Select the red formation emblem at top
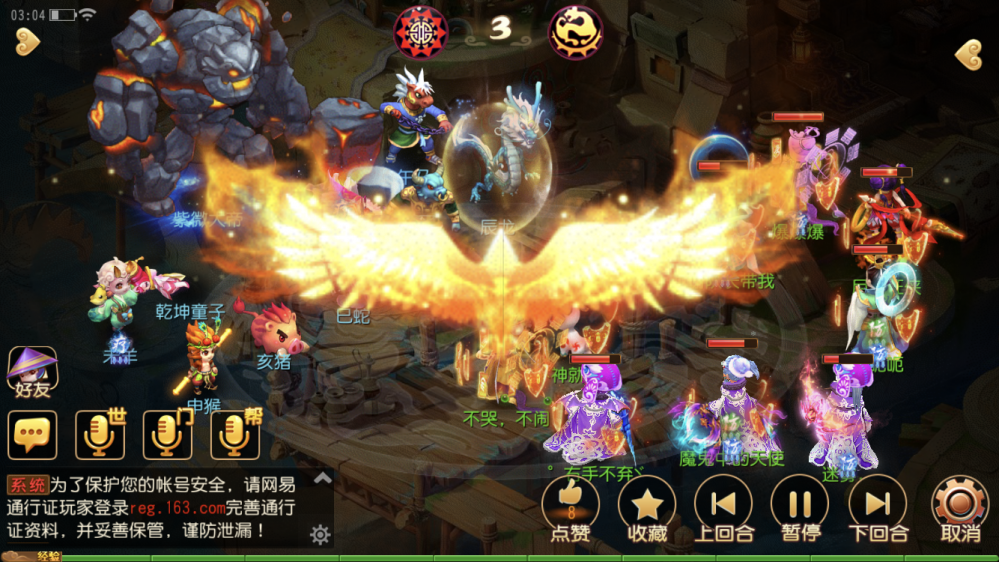Viewport: 999px width, 562px height. click(x=420, y=31)
